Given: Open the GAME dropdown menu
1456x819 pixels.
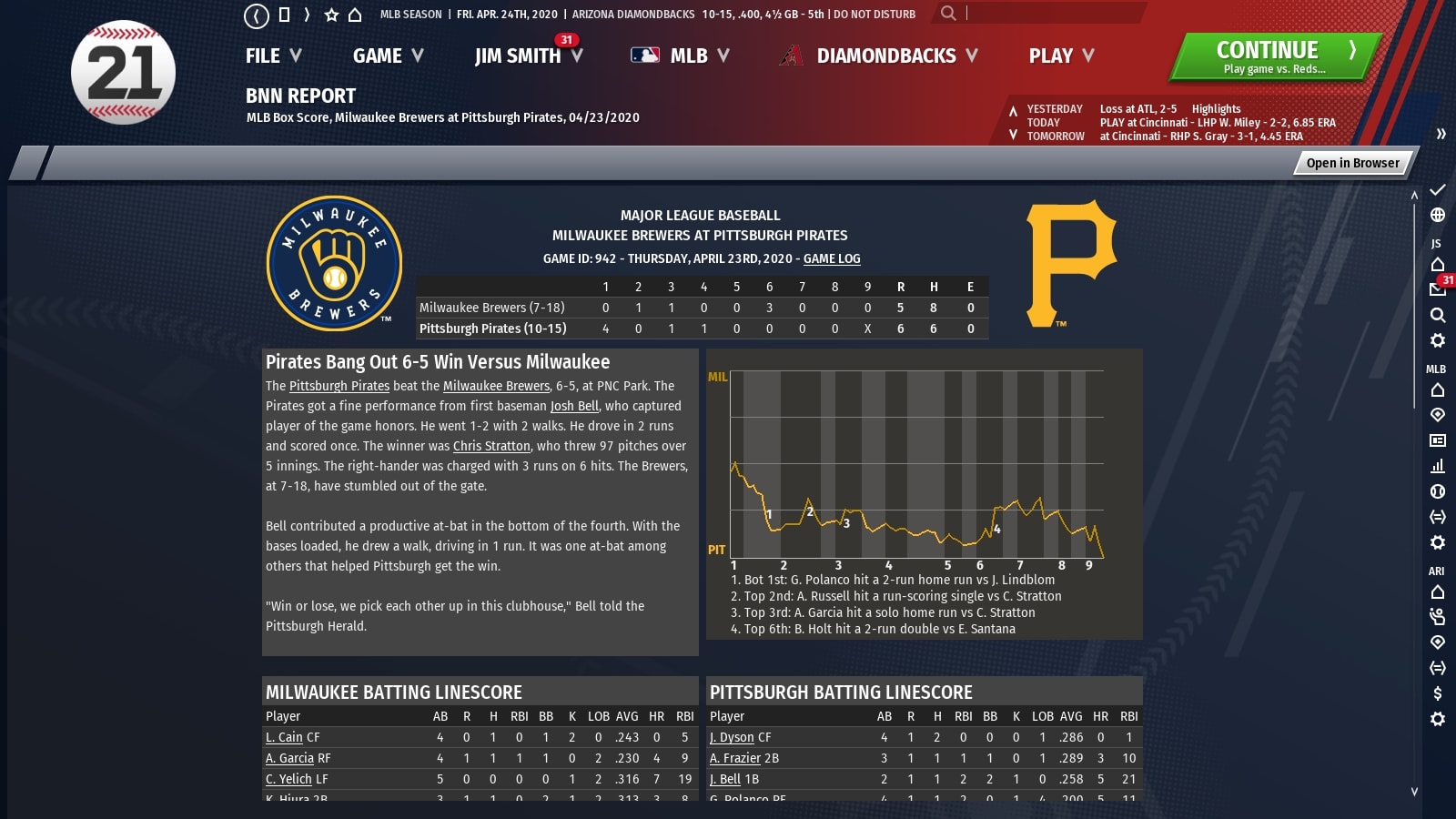Looking at the screenshot, I should 388,56.
